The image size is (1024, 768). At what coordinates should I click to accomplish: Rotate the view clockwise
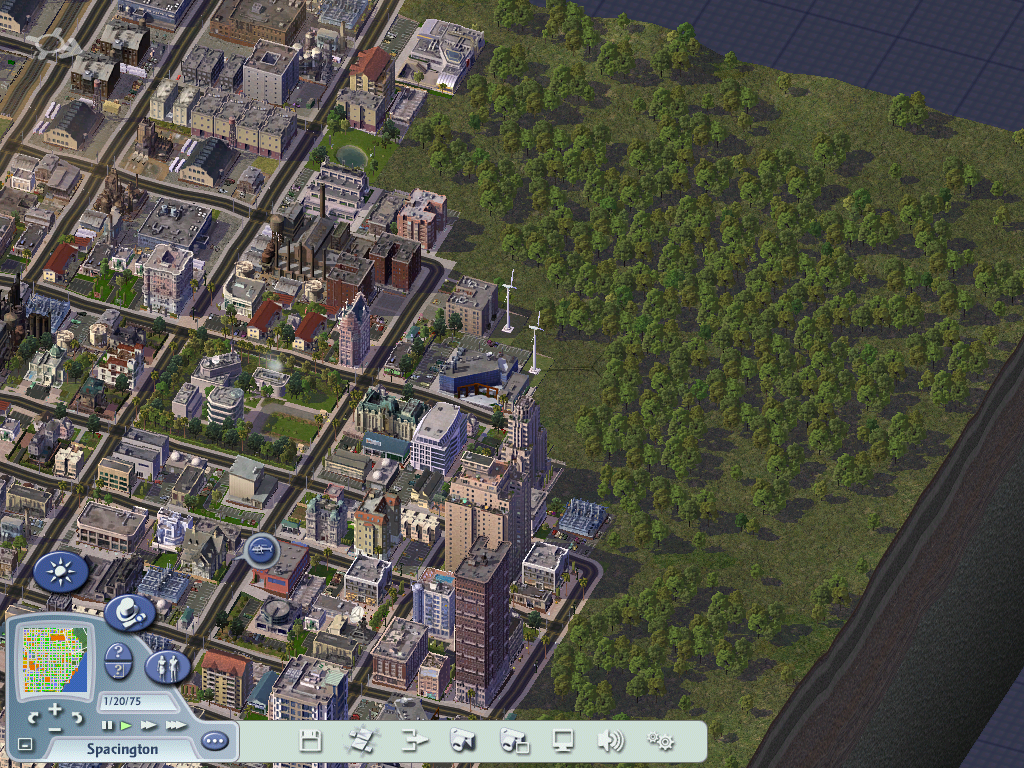76,717
